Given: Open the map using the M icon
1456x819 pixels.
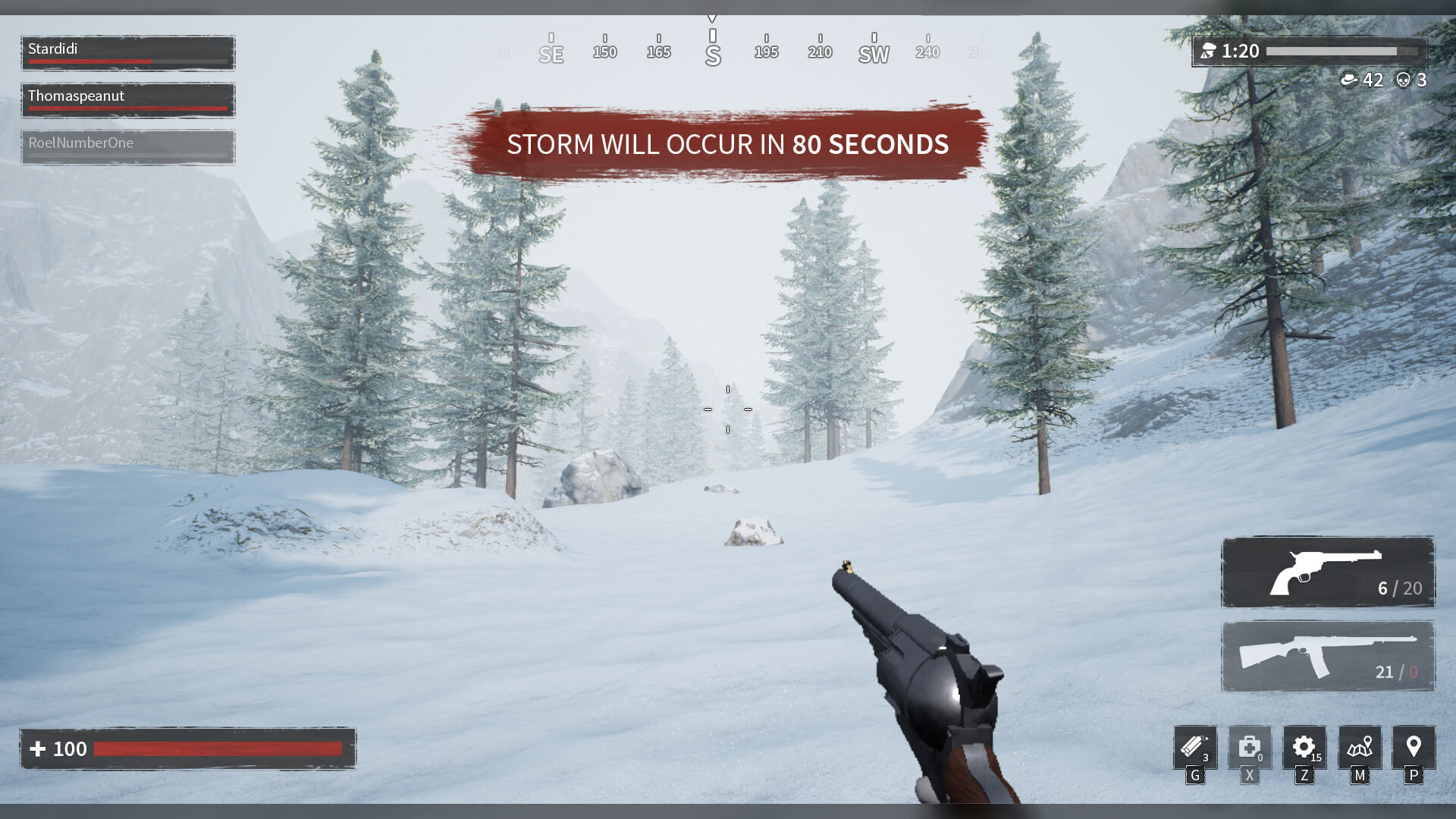Looking at the screenshot, I should 1360,747.
